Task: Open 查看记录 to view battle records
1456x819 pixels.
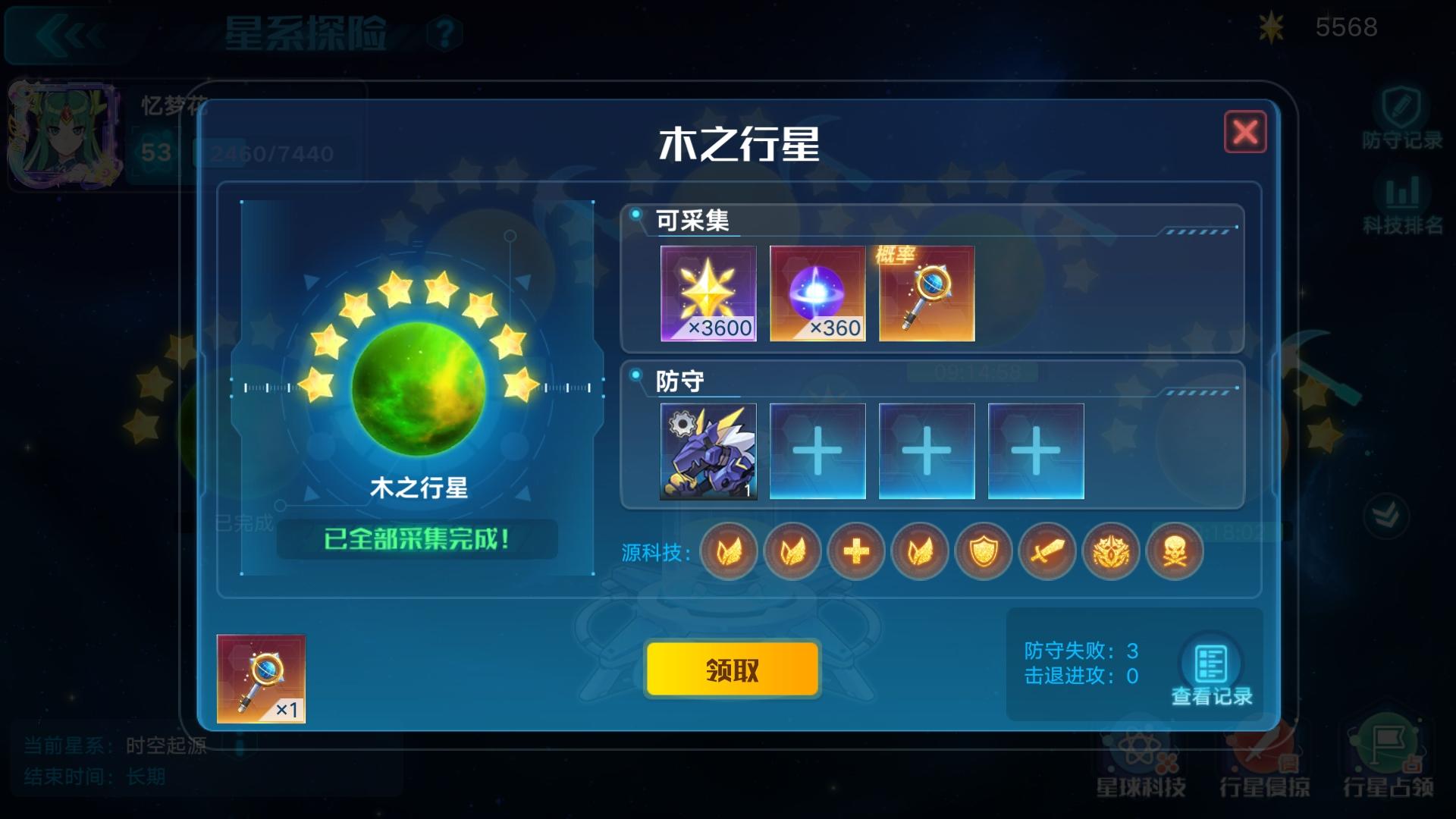Action: (1211, 664)
